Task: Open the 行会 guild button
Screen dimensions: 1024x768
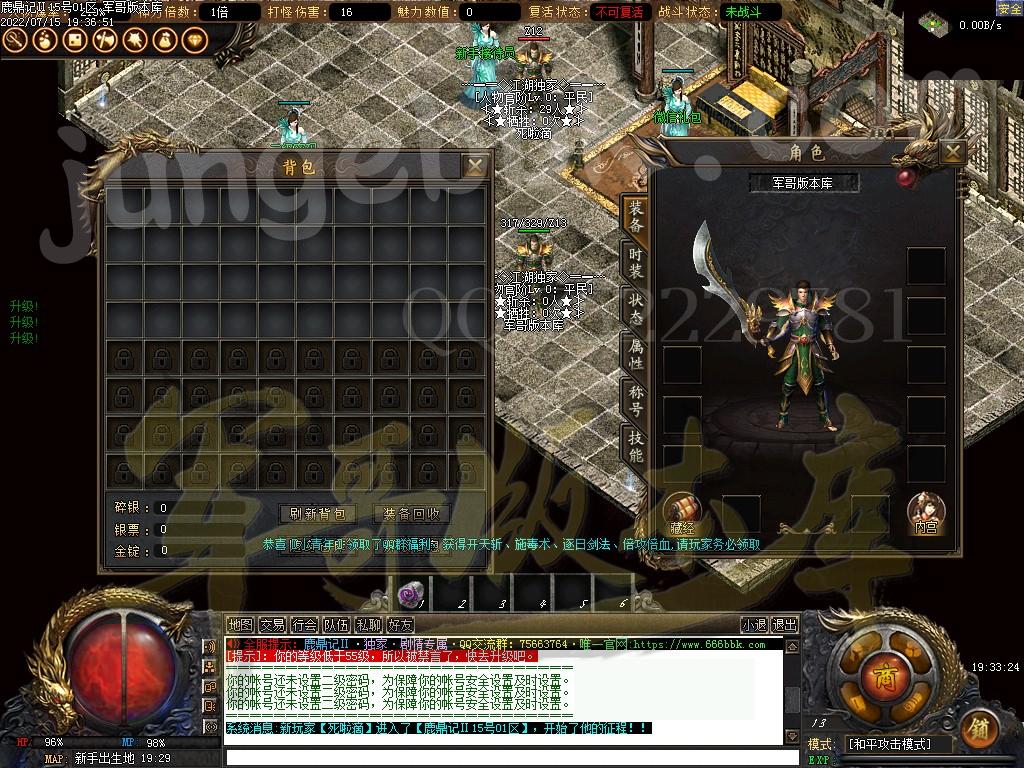Action: [304, 625]
